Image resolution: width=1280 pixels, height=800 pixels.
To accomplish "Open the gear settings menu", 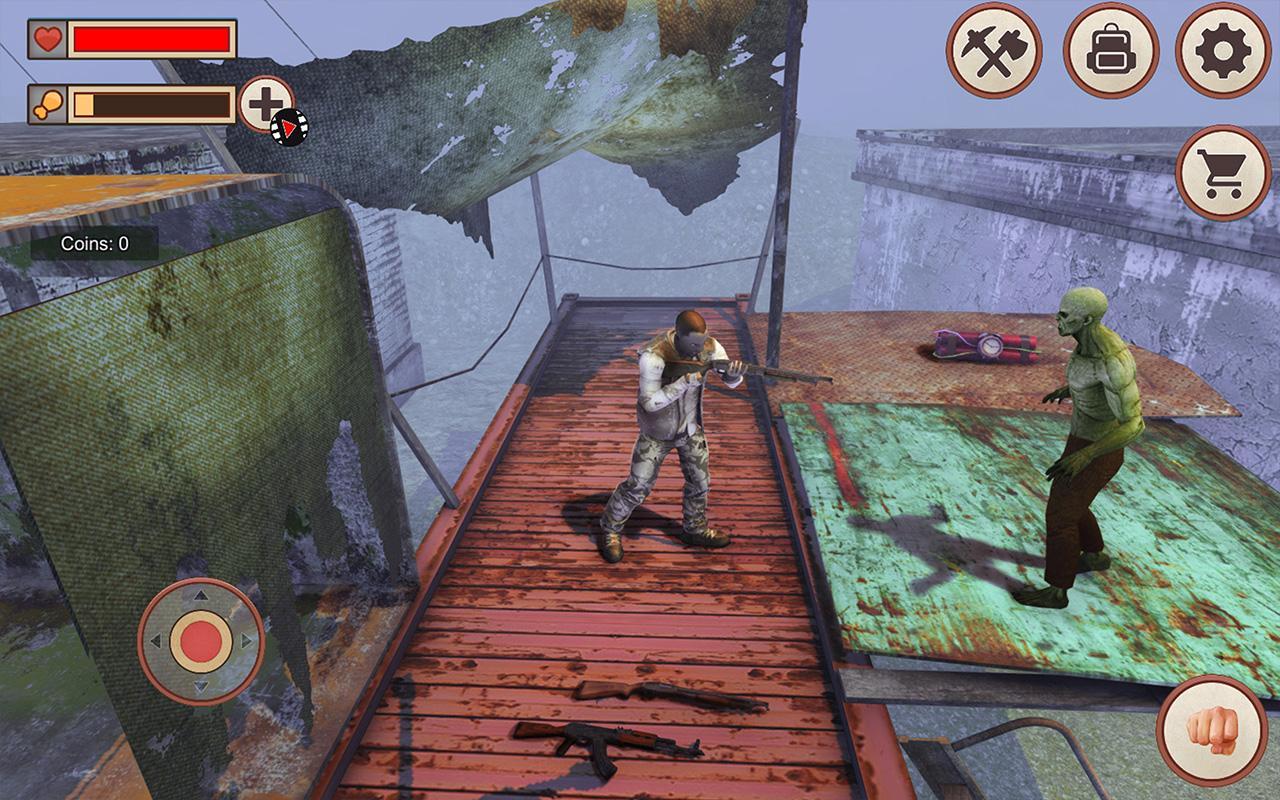I will (1222, 50).
